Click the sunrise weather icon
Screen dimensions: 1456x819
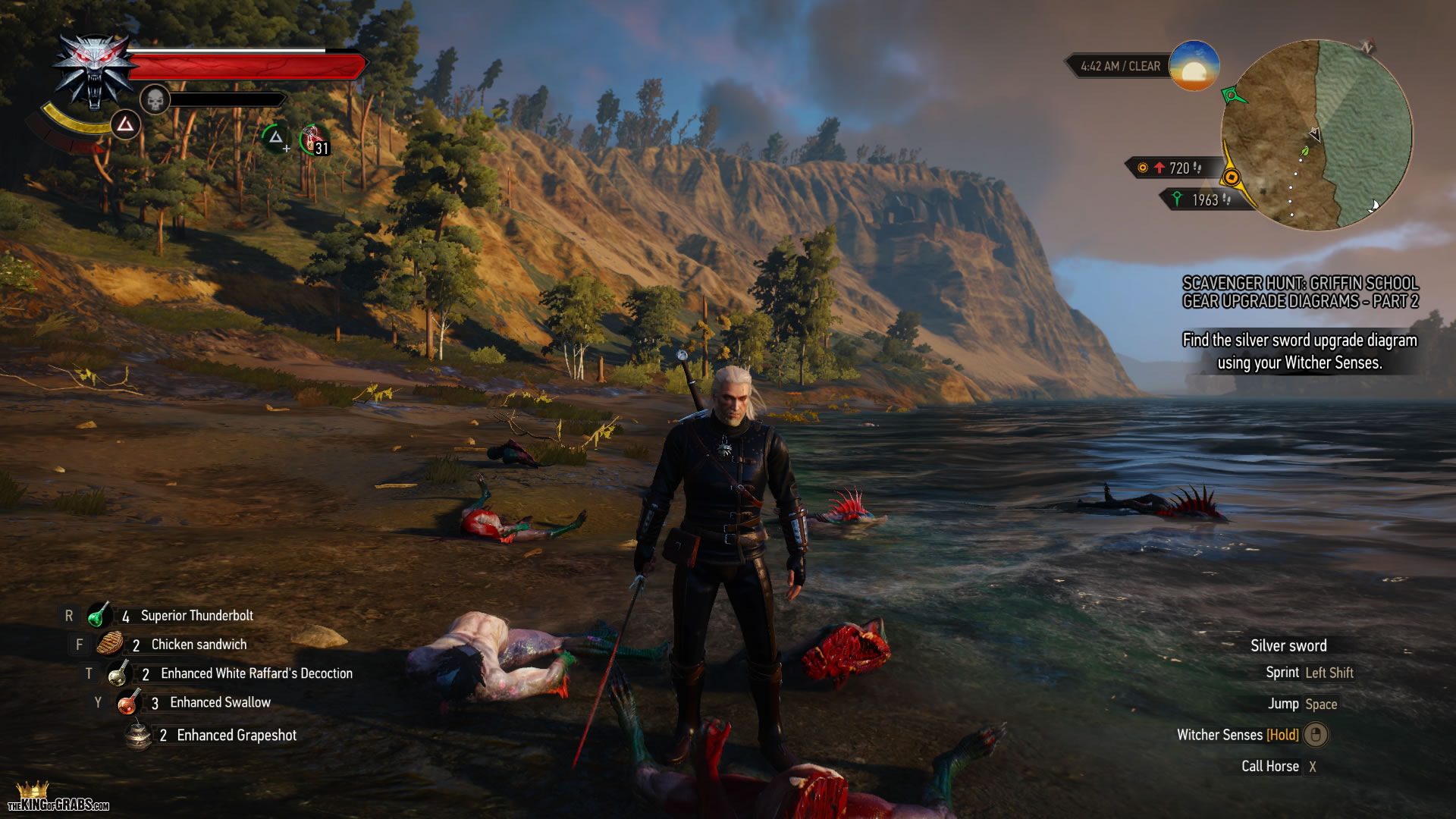[x=1194, y=66]
